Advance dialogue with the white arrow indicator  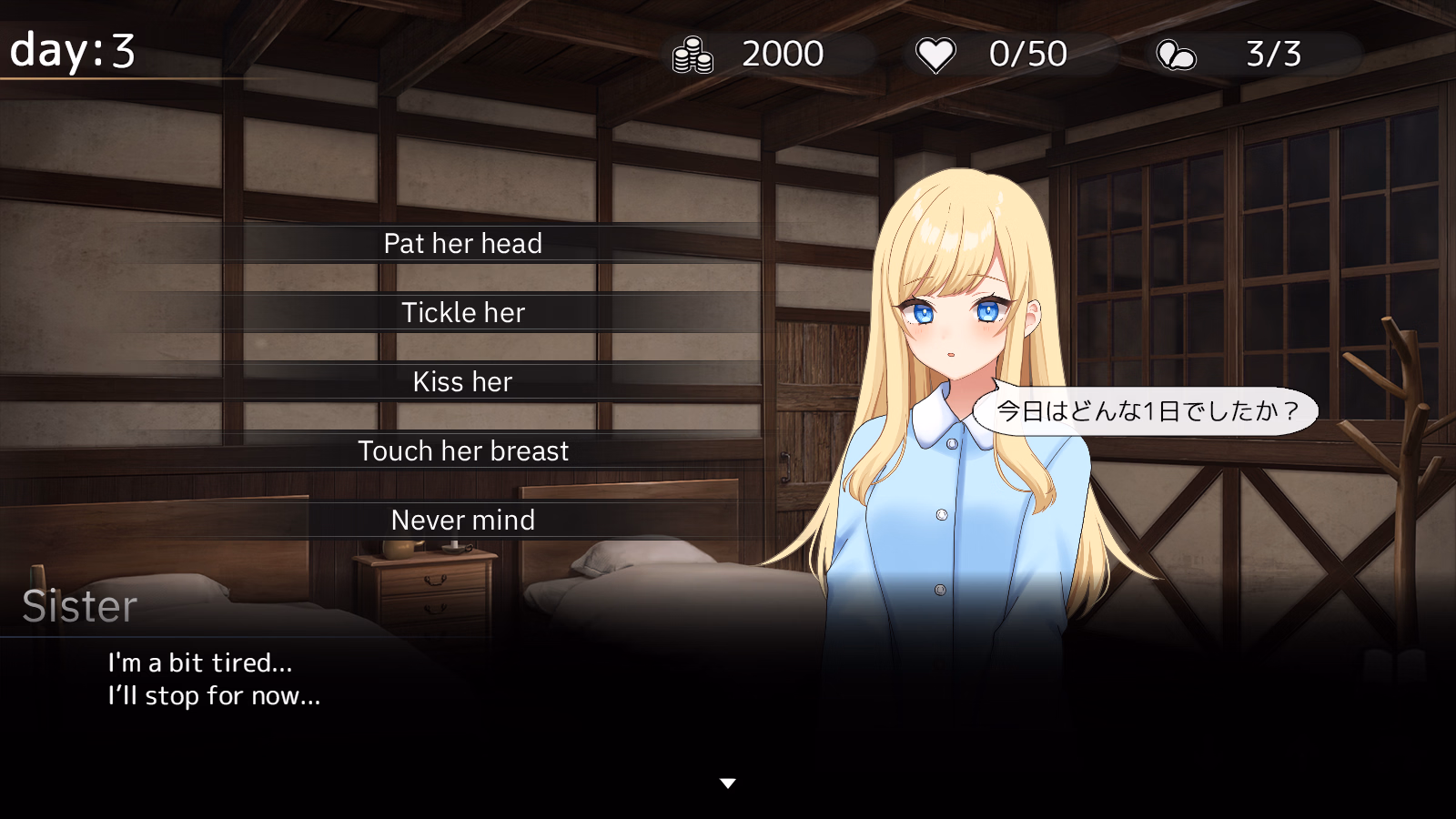point(727,784)
